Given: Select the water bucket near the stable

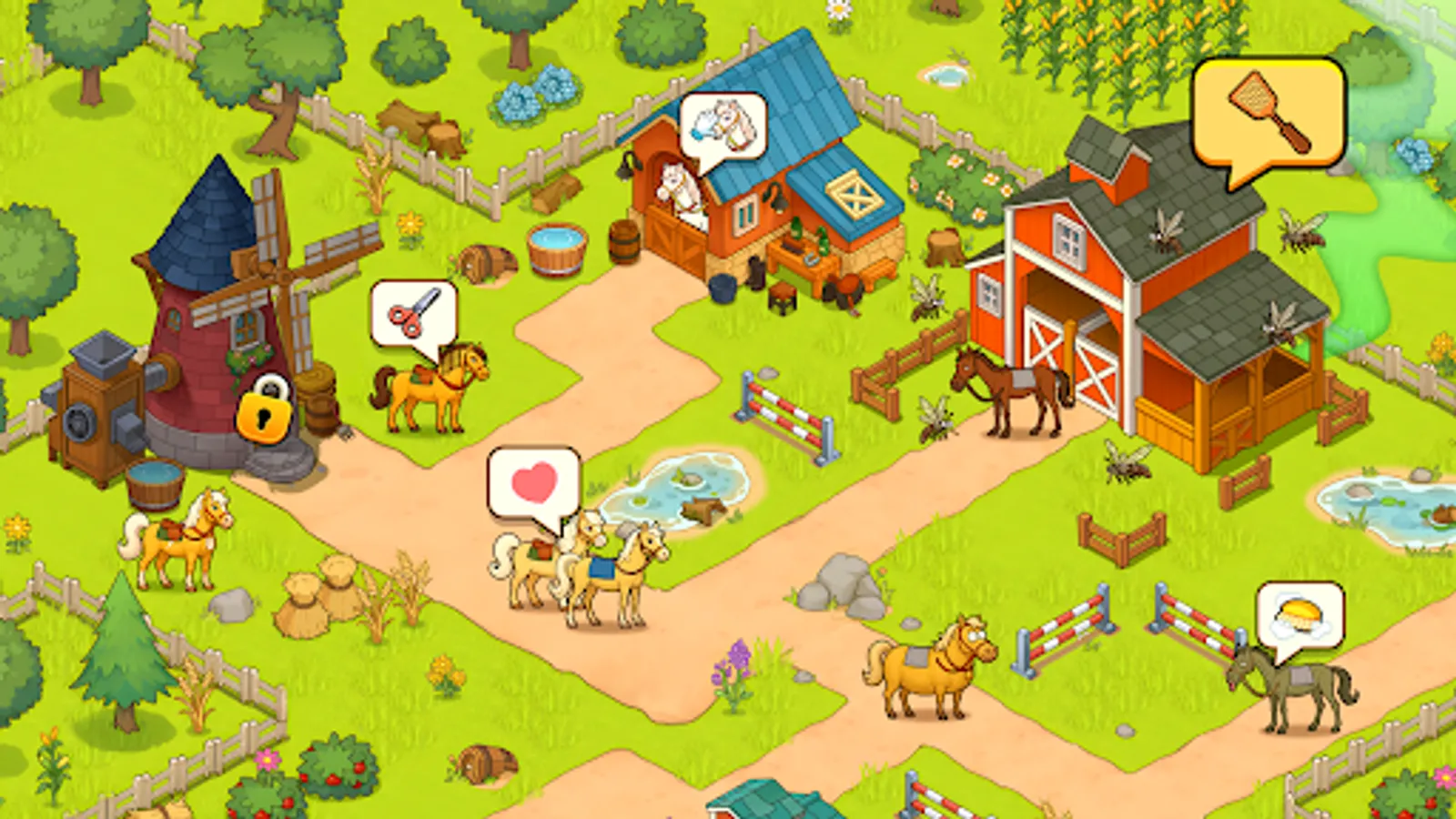Looking at the screenshot, I should pos(555,248).
